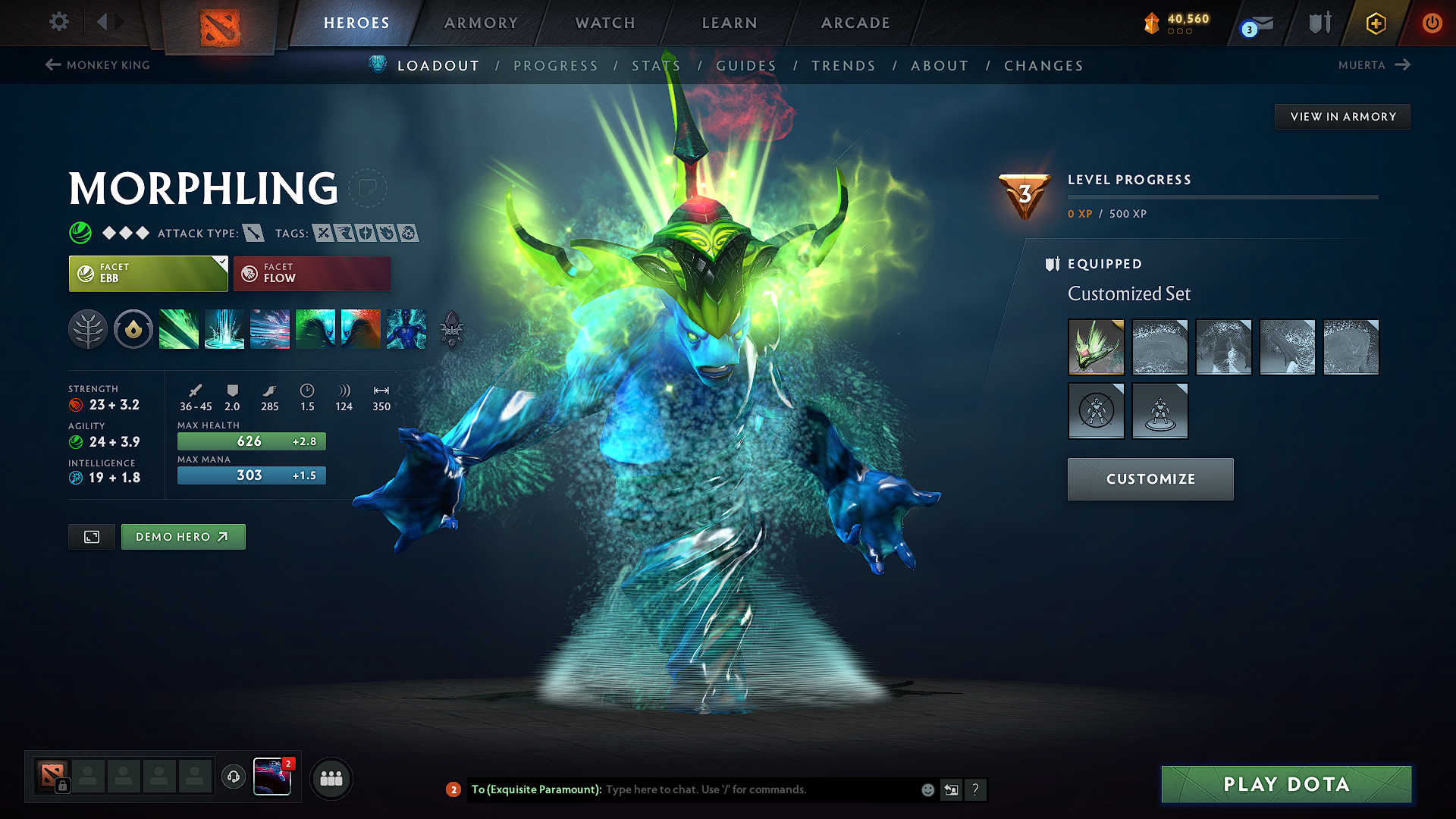Click VIEW IN ARMORY

tap(1342, 116)
